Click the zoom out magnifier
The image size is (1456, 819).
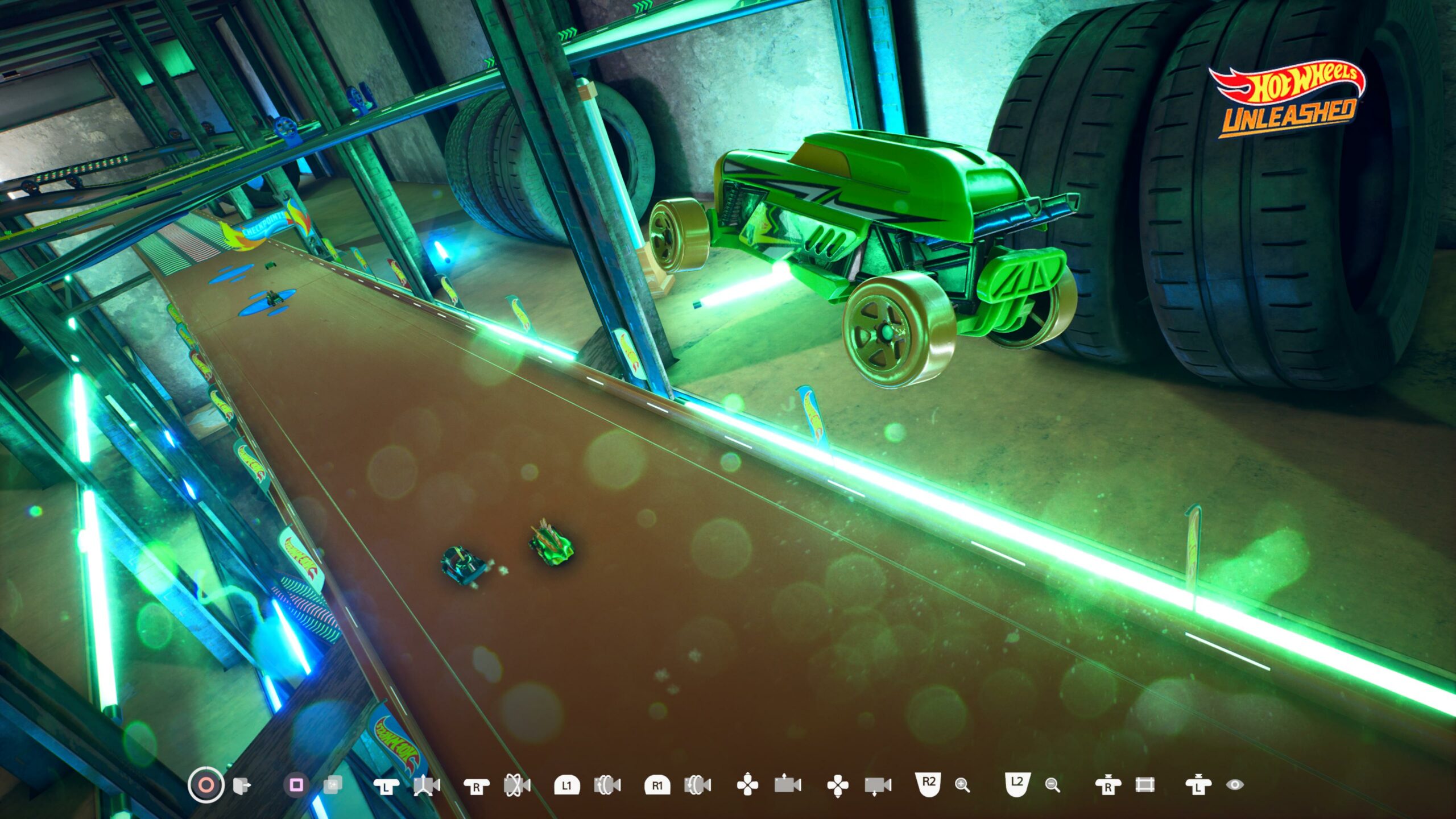(1053, 785)
